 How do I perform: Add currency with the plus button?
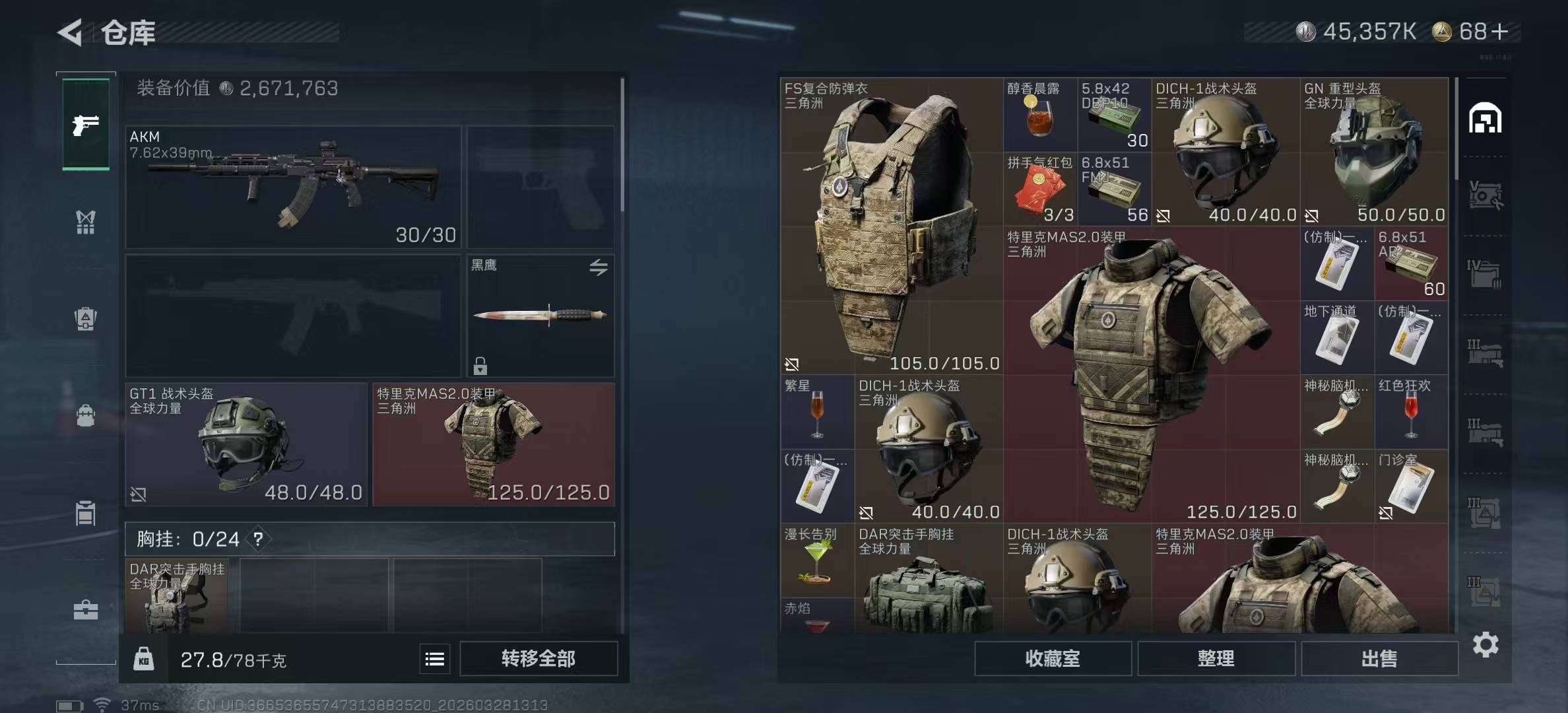[x=1499, y=32]
